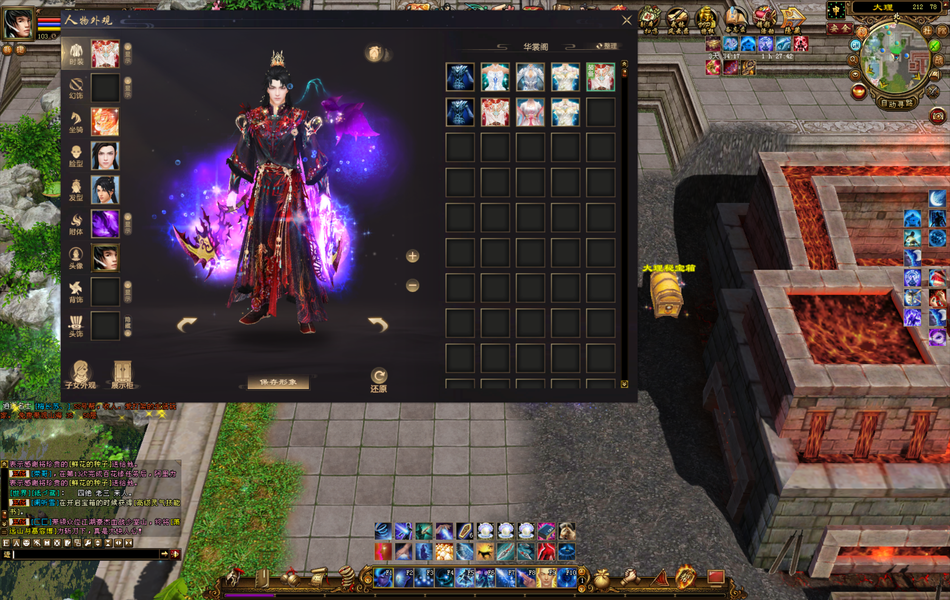
Task: Zoom out the character preview with minus
Action: (x=412, y=286)
